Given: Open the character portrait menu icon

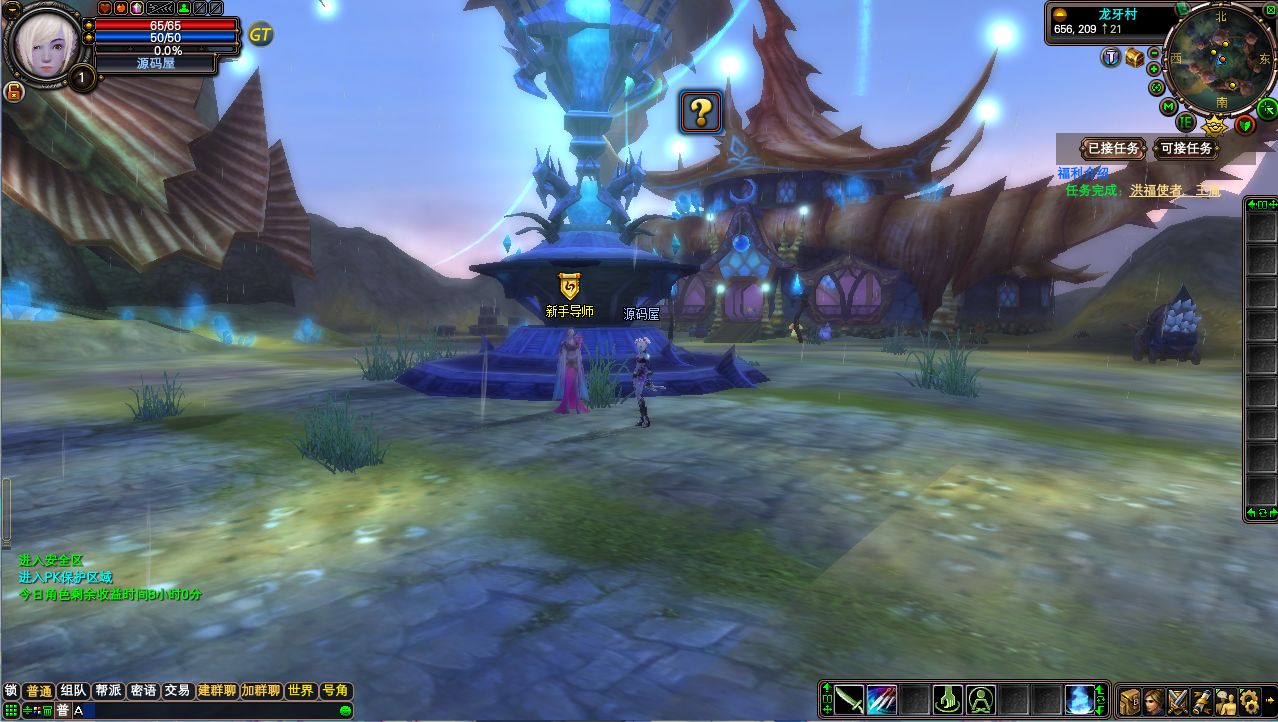Looking at the screenshot, I should pyautogui.click(x=1155, y=700).
